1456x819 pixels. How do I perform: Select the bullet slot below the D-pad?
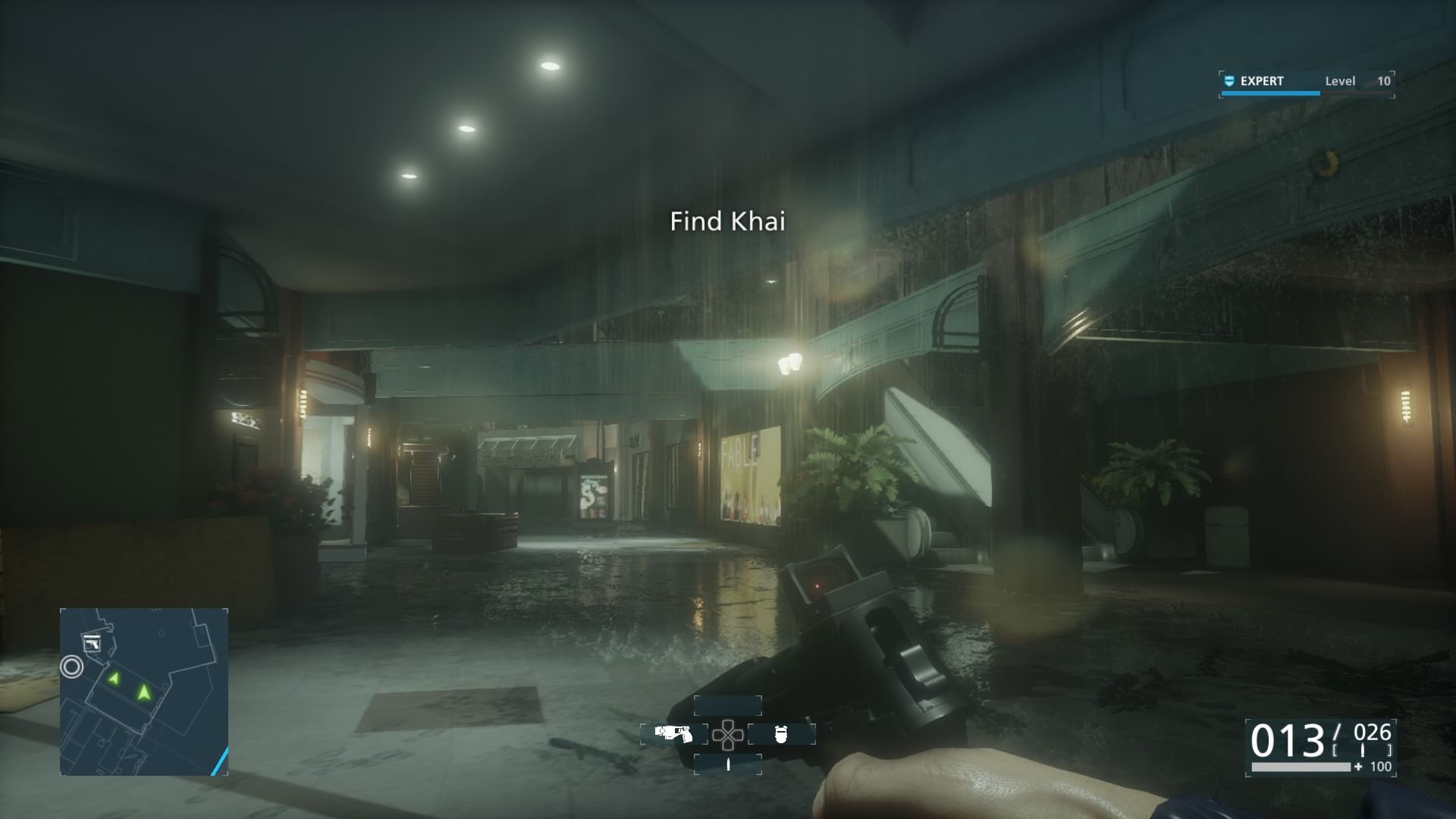(728, 764)
